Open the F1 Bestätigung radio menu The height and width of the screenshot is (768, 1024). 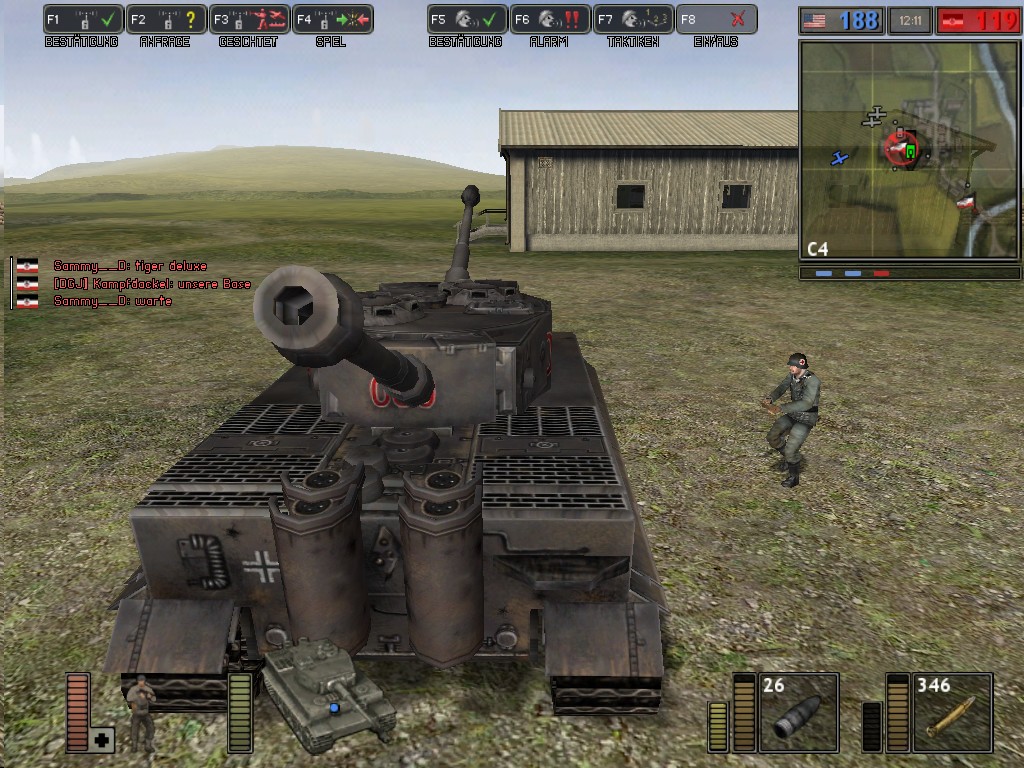[x=83, y=19]
